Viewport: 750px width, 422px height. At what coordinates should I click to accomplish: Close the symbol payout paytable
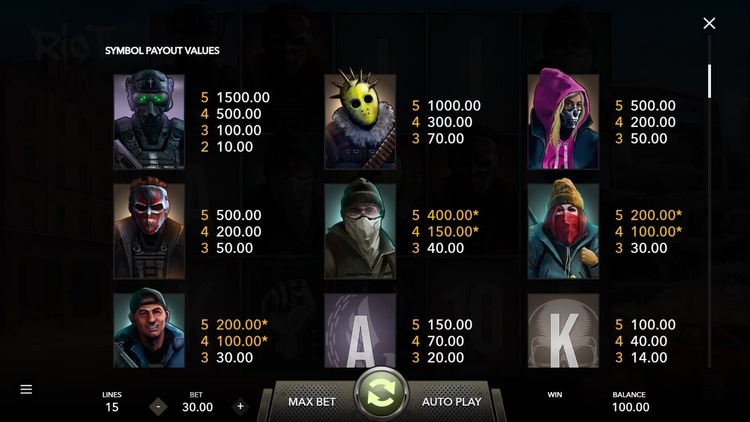(709, 23)
